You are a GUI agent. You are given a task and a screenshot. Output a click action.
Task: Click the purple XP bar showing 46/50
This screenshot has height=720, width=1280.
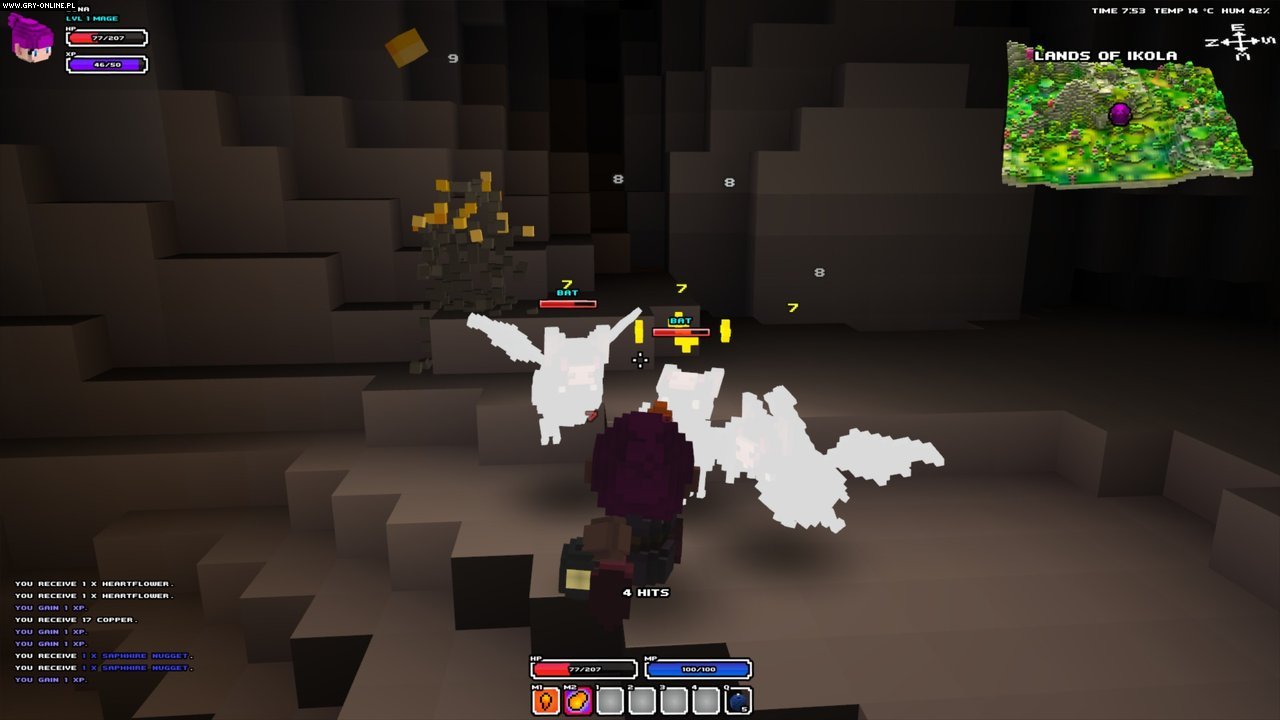[106, 64]
